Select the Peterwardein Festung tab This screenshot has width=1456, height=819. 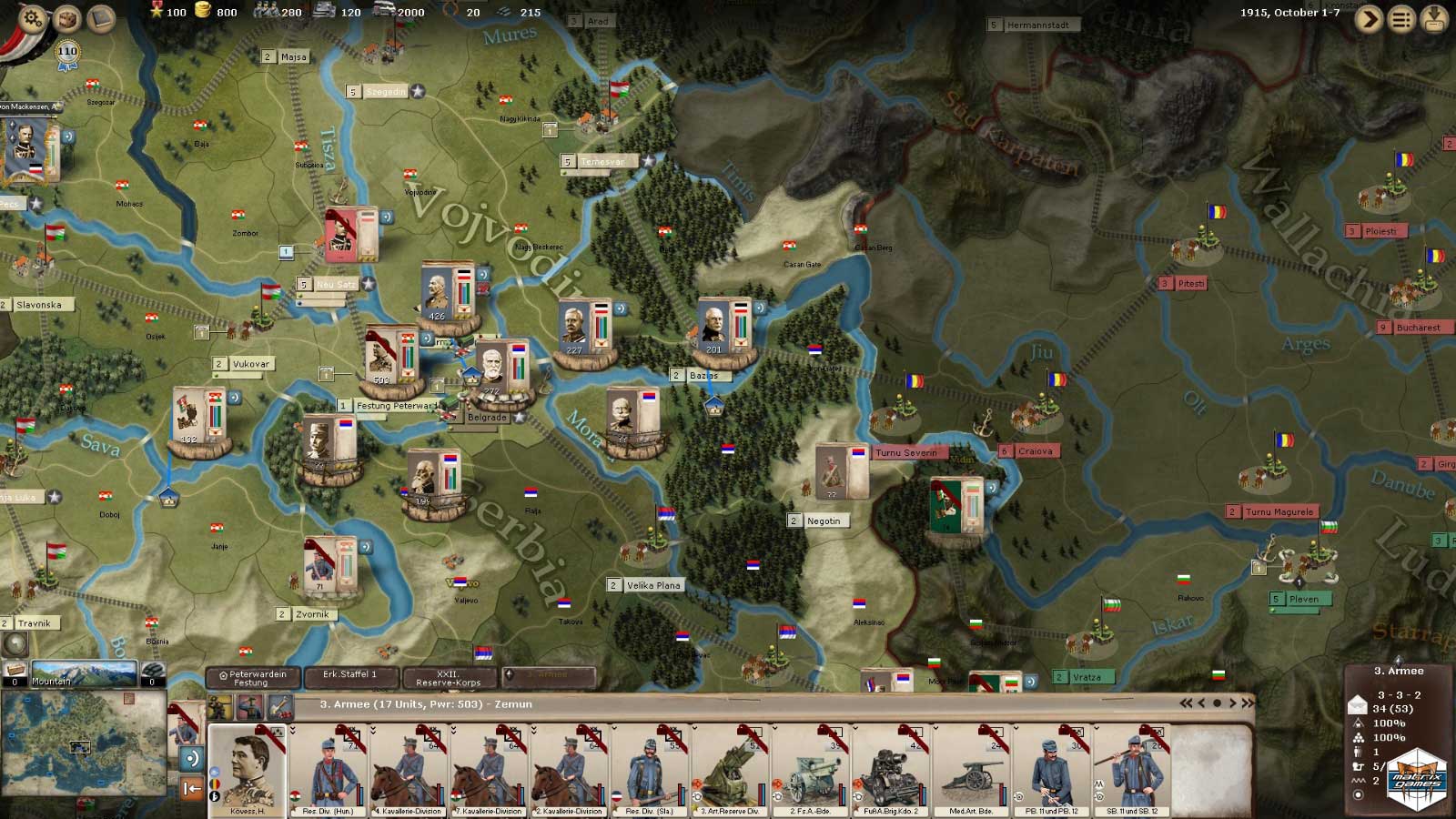(x=253, y=678)
